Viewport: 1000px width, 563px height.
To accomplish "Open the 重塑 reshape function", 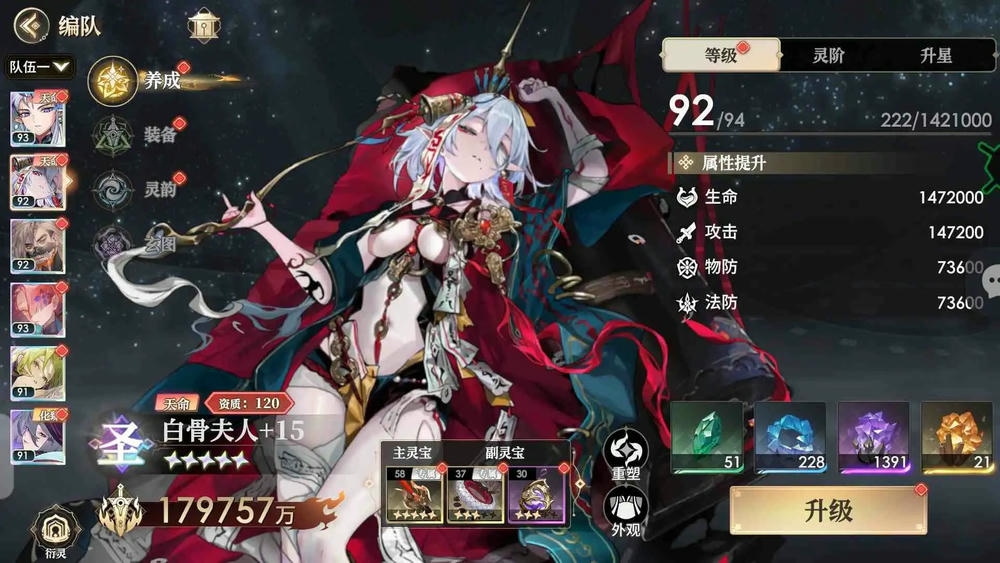I will (624, 454).
